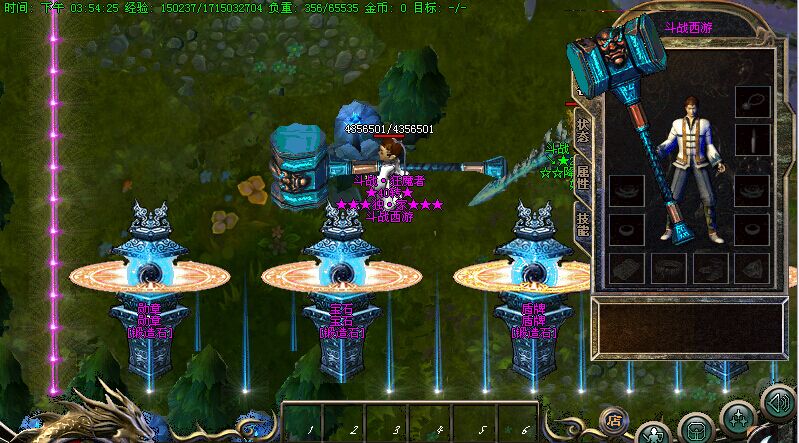The image size is (799, 443).
Task: Show the 技能 (Skills) tab
Action: pyautogui.click(x=582, y=224)
